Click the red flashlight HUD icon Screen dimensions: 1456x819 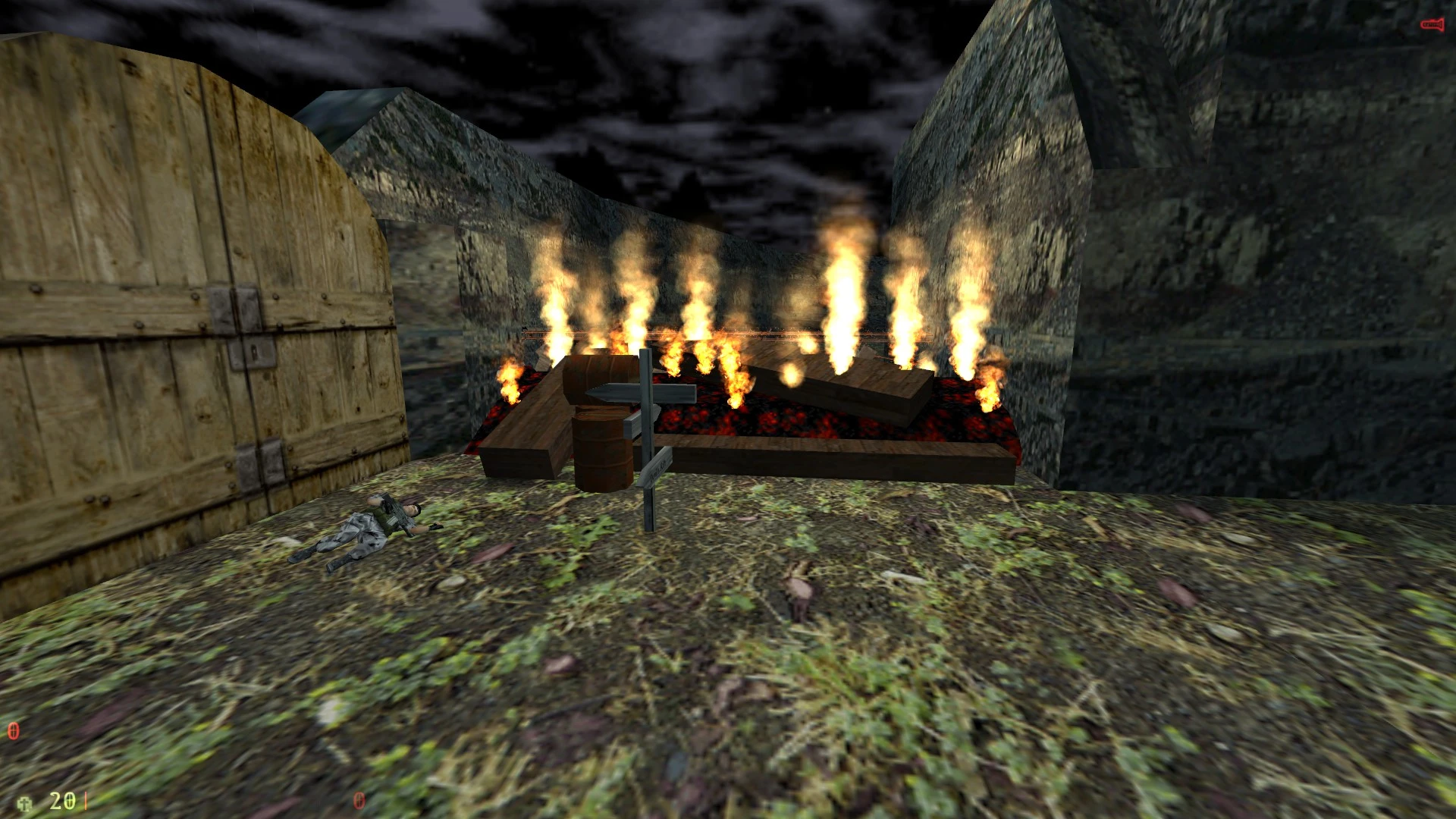(x=1431, y=25)
